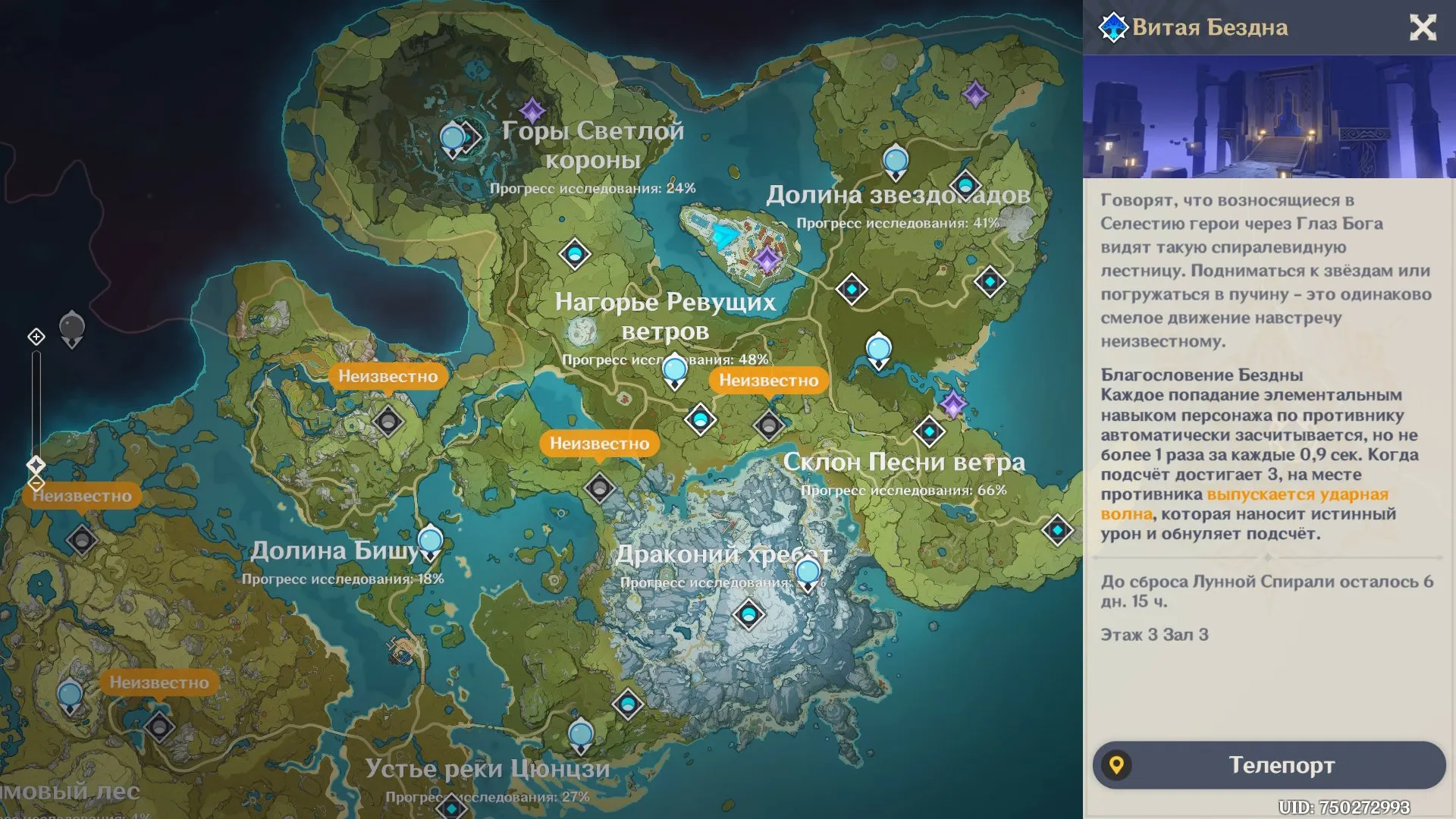Click the map zoom slider handle

(36, 464)
